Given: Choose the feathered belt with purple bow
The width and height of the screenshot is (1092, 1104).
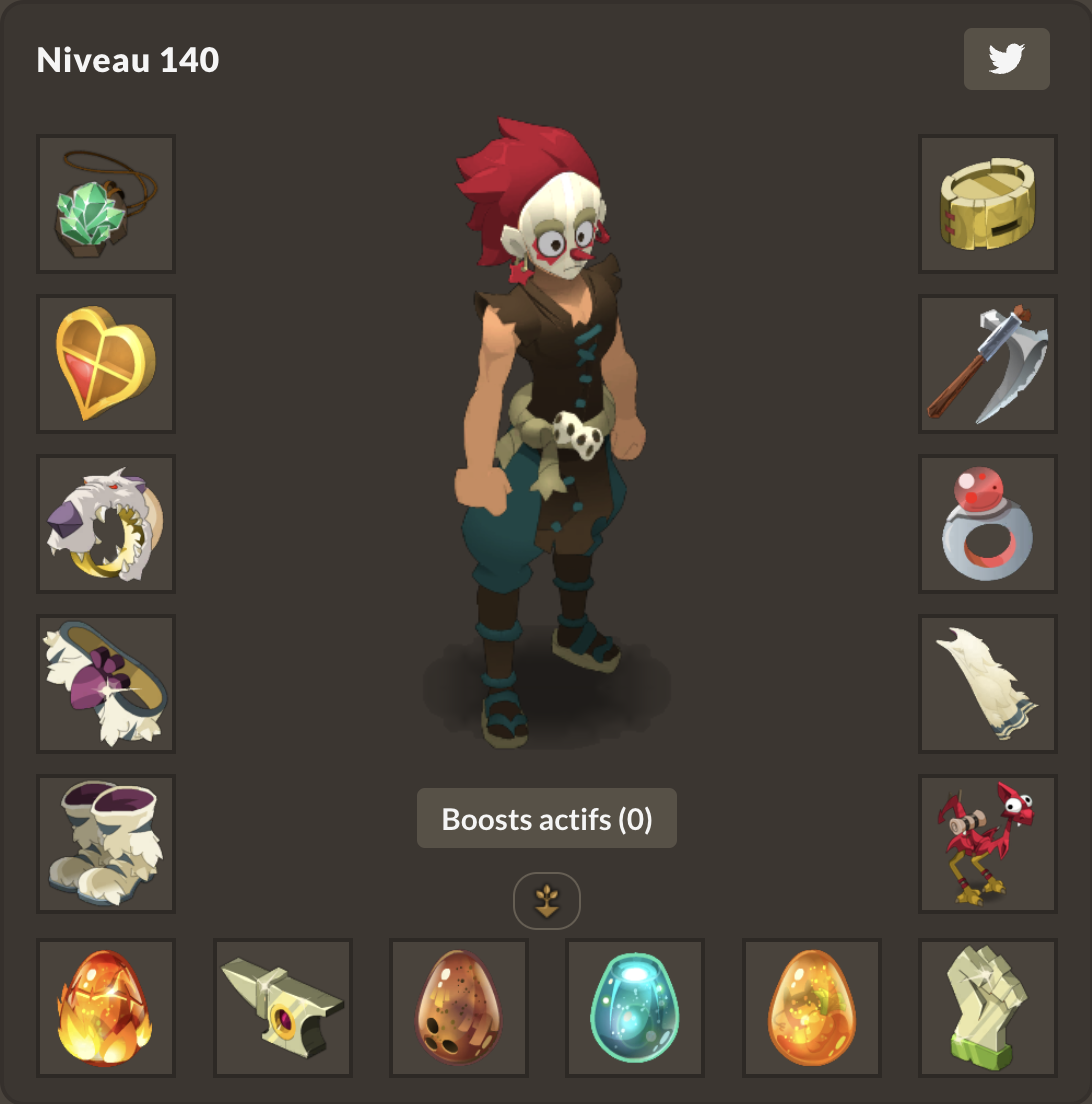Looking at the screenshot, I should [x=106, y=684].
